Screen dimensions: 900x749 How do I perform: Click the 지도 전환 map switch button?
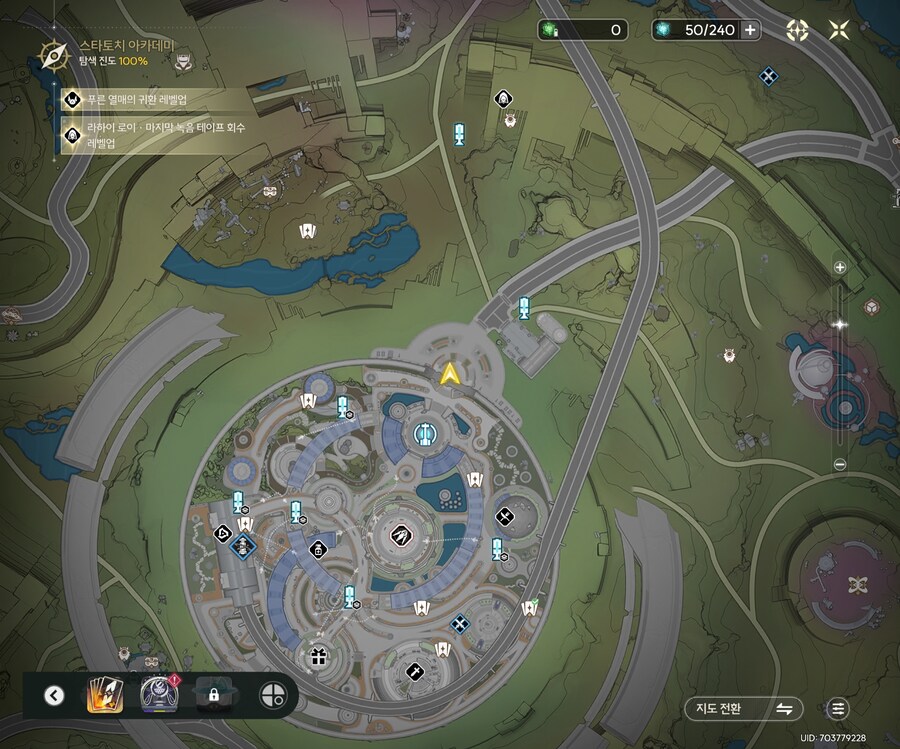tap(744, 708)
